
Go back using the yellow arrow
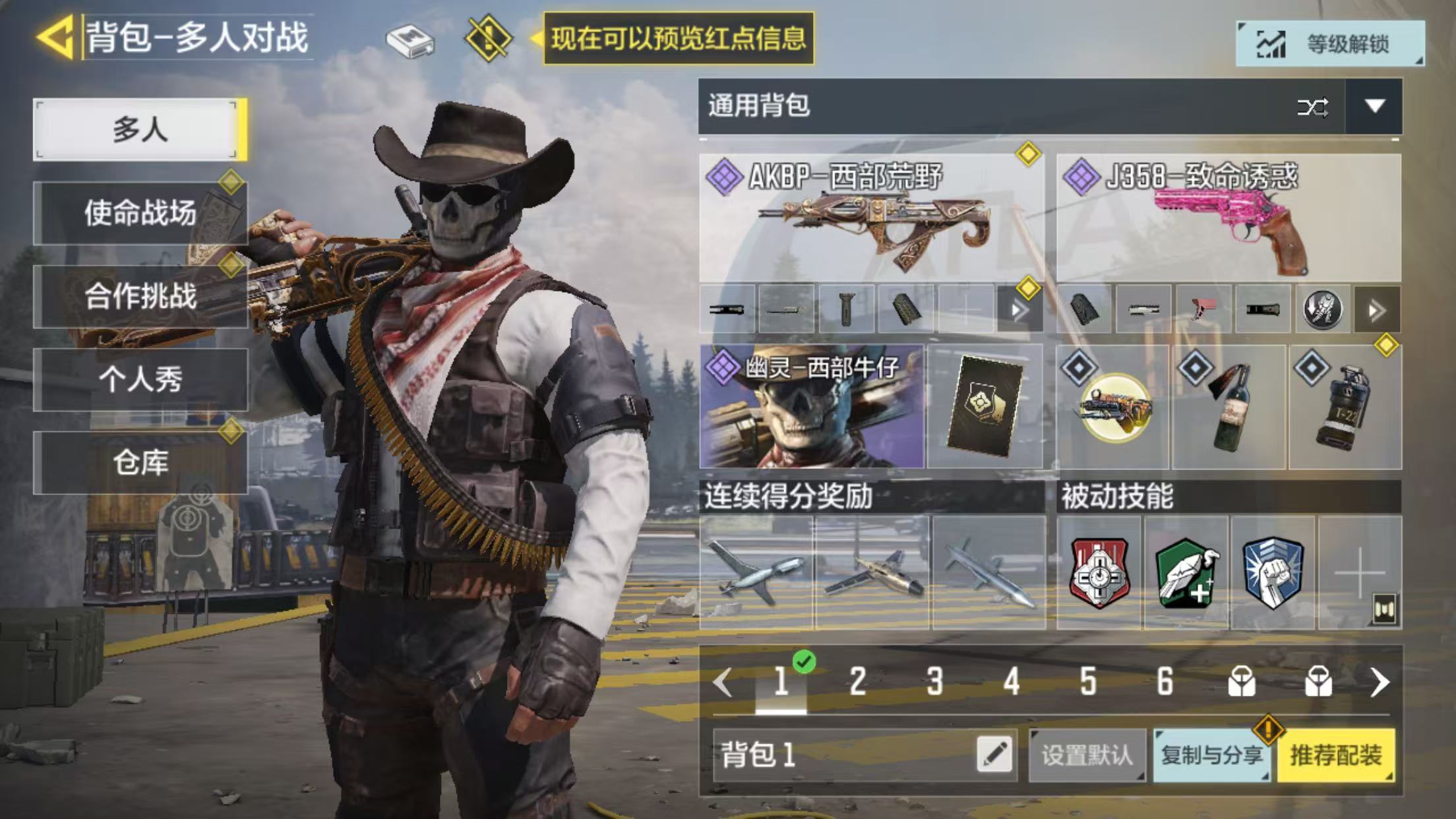(x=55, y=37)
